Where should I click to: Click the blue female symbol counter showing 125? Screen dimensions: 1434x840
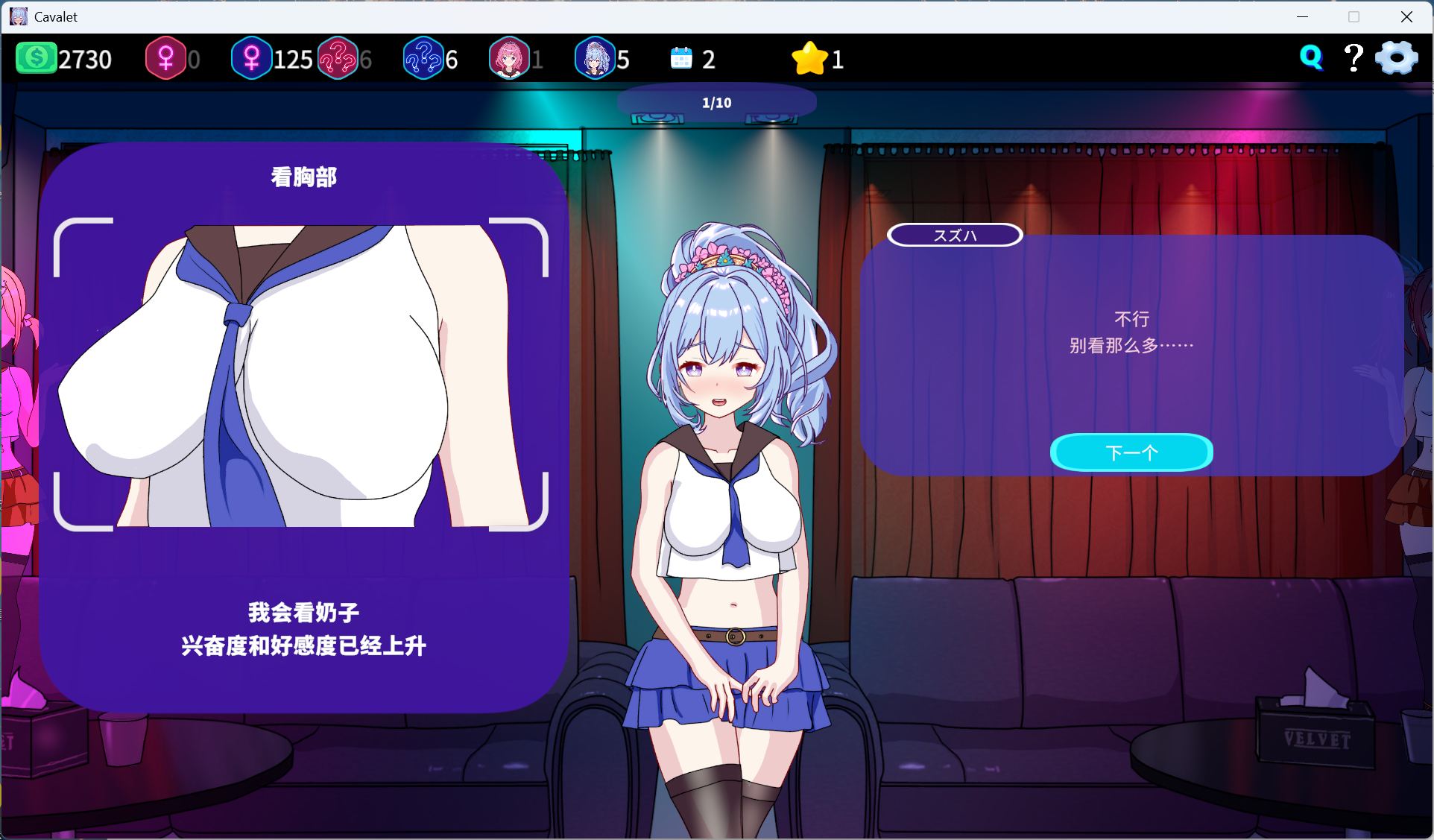pyautogui.click(x=253, y=57)
